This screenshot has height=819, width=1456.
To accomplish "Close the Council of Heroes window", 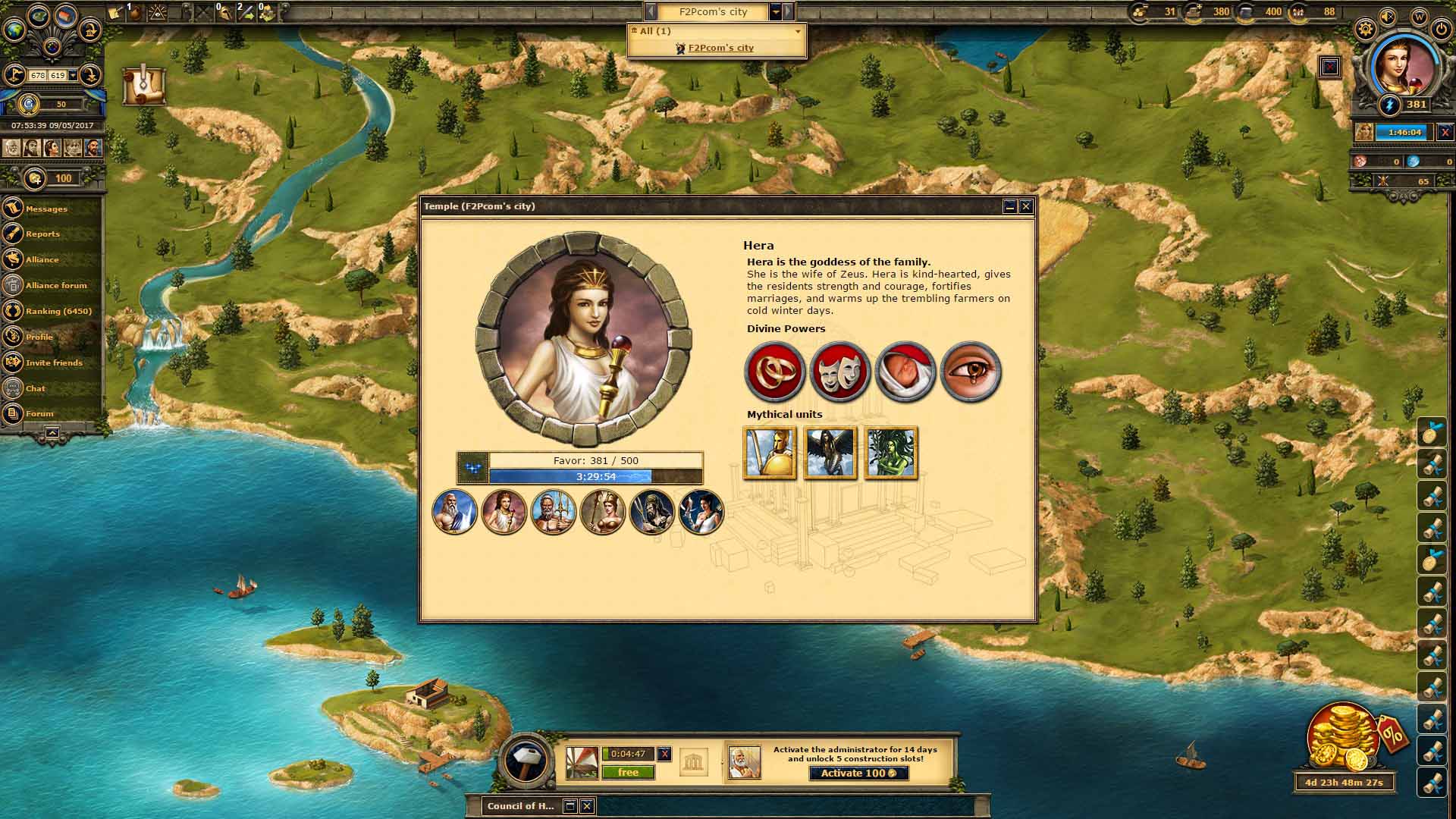I will 586,805.
